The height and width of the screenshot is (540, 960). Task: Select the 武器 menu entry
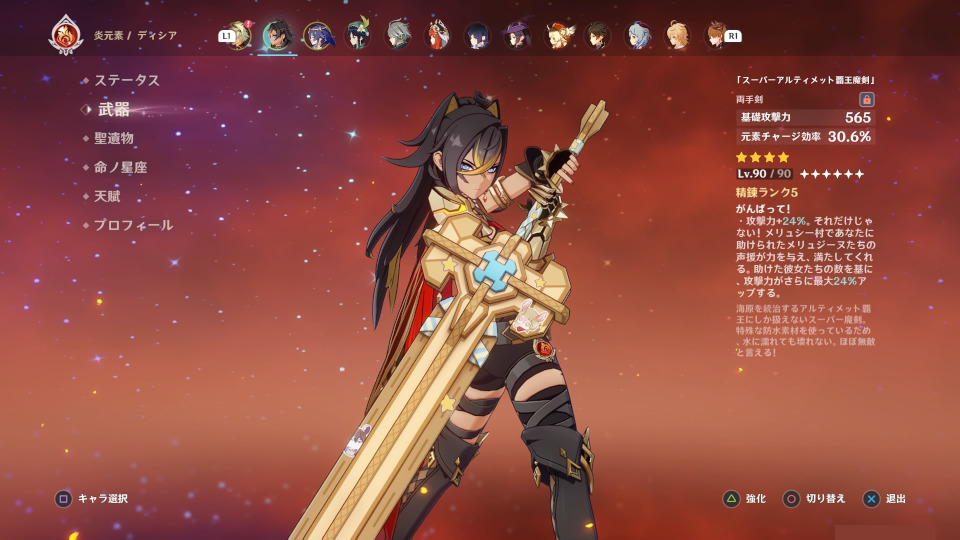[x=113, y=109]
